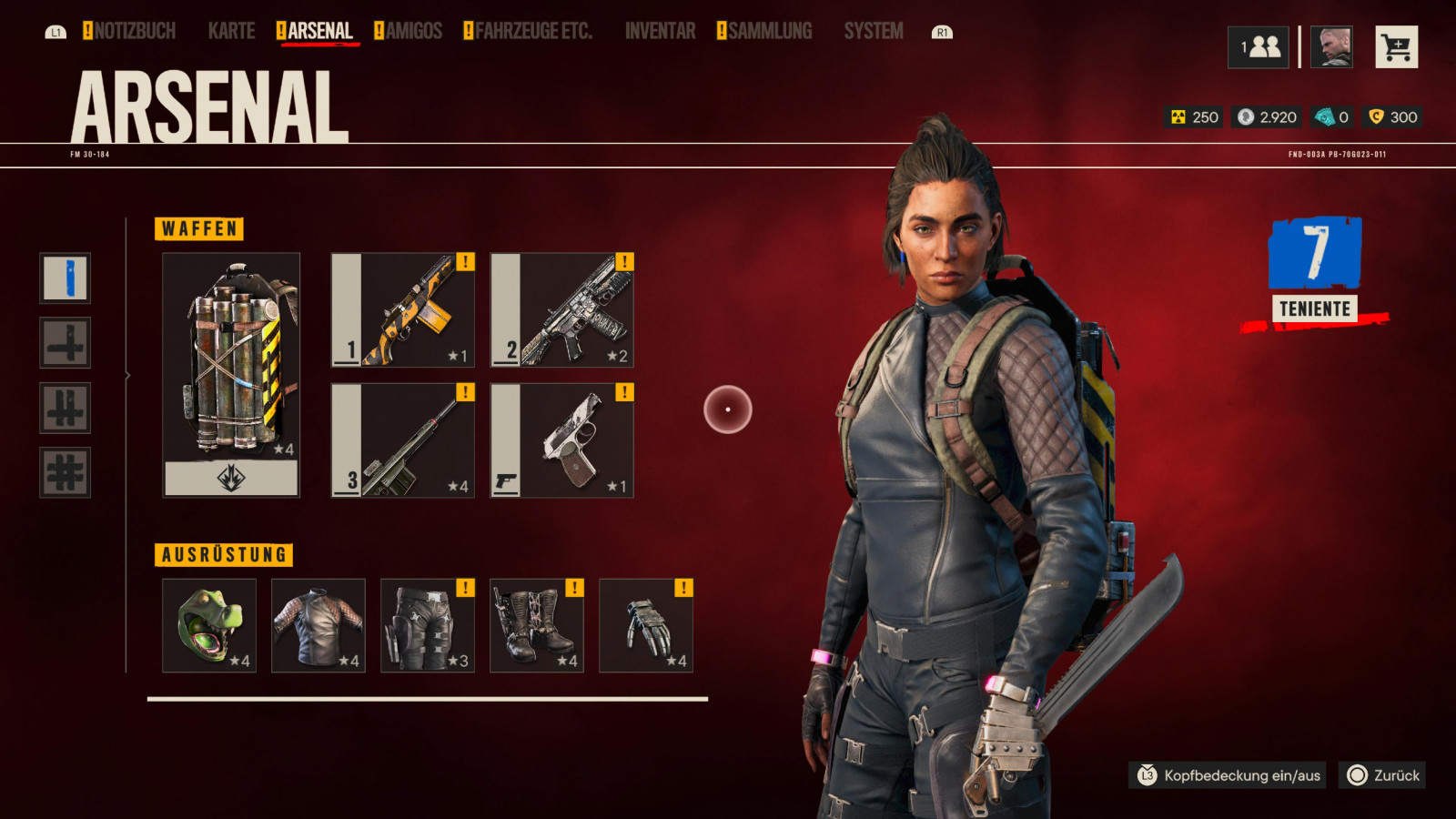Choose the orange rifle in weapon slot 1
This screenshot has width=1456, height=819.
(403, 310)
